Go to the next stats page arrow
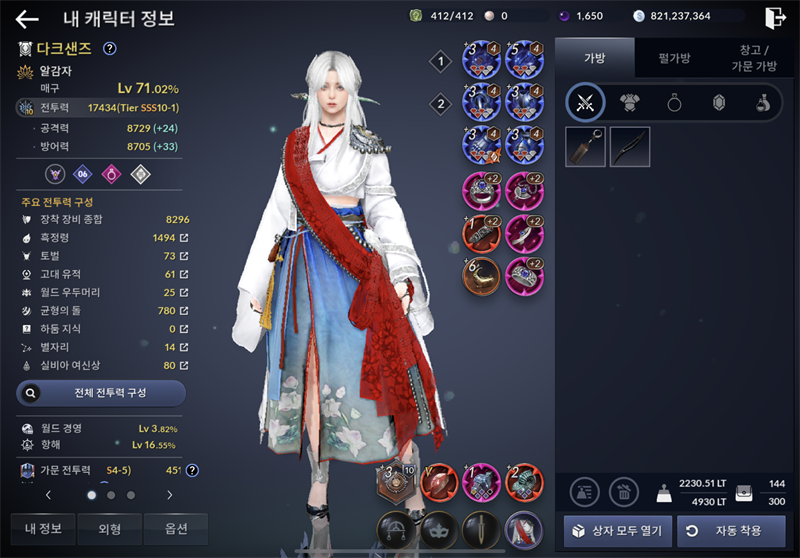 [169, 494]
